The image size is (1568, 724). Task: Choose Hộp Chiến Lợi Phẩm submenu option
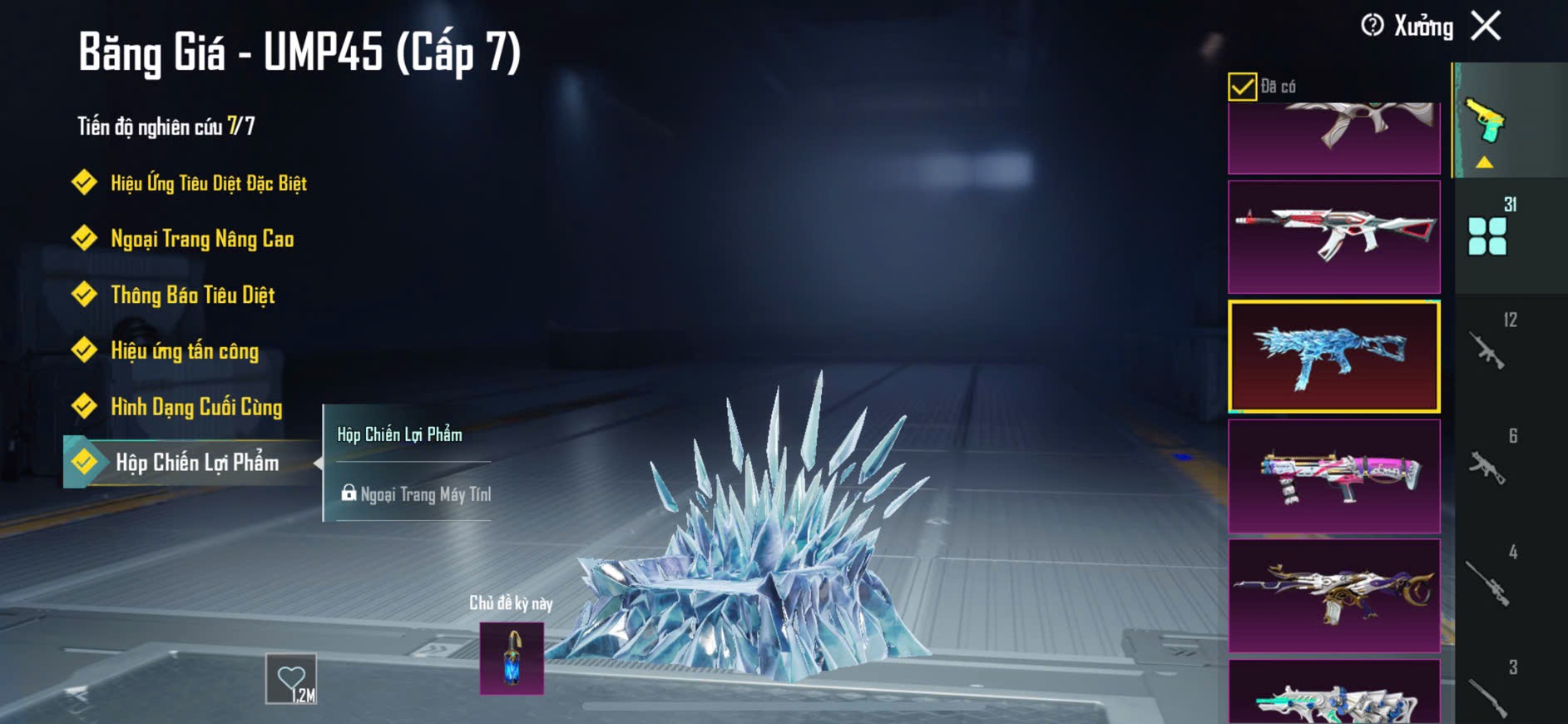click(400, 434)
